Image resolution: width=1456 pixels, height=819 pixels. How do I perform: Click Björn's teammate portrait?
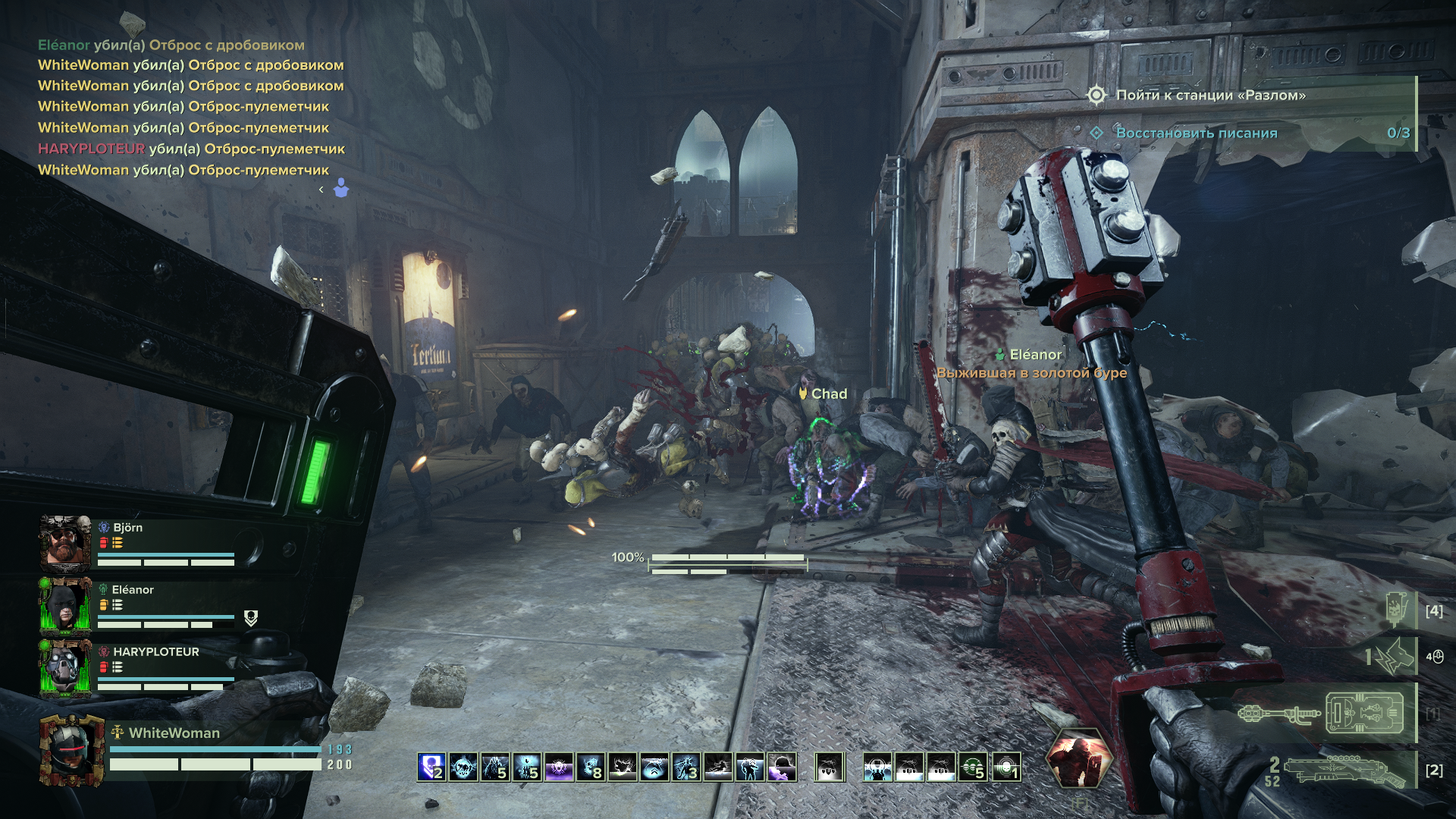(65, 543)
